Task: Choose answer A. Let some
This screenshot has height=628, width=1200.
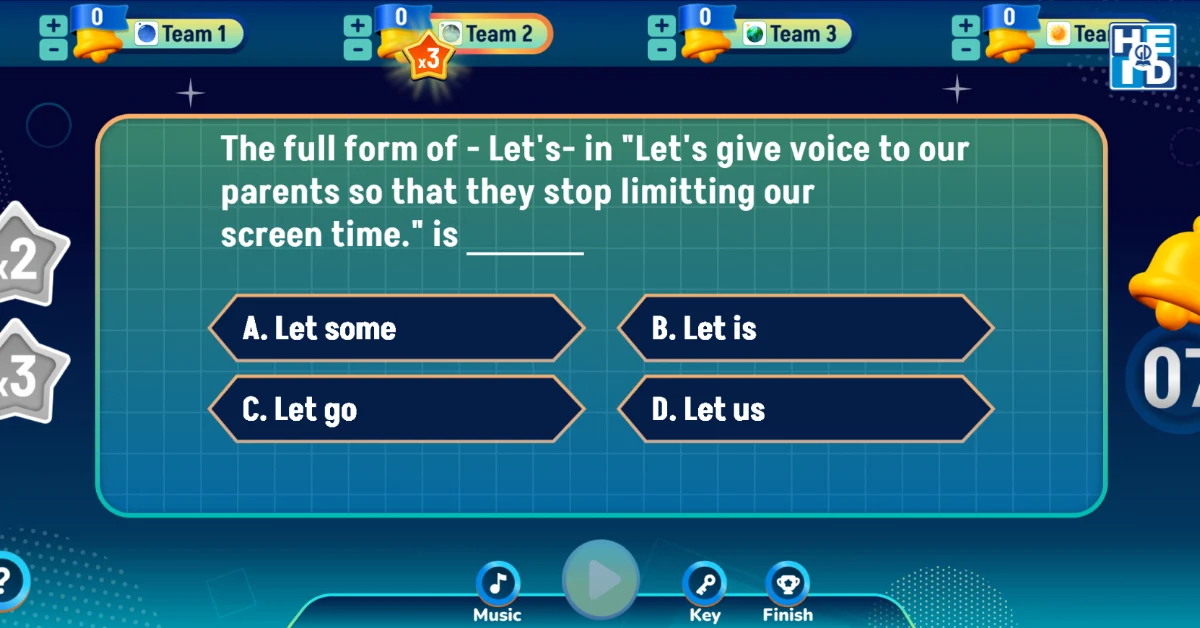Action: [x=396, y=328]
